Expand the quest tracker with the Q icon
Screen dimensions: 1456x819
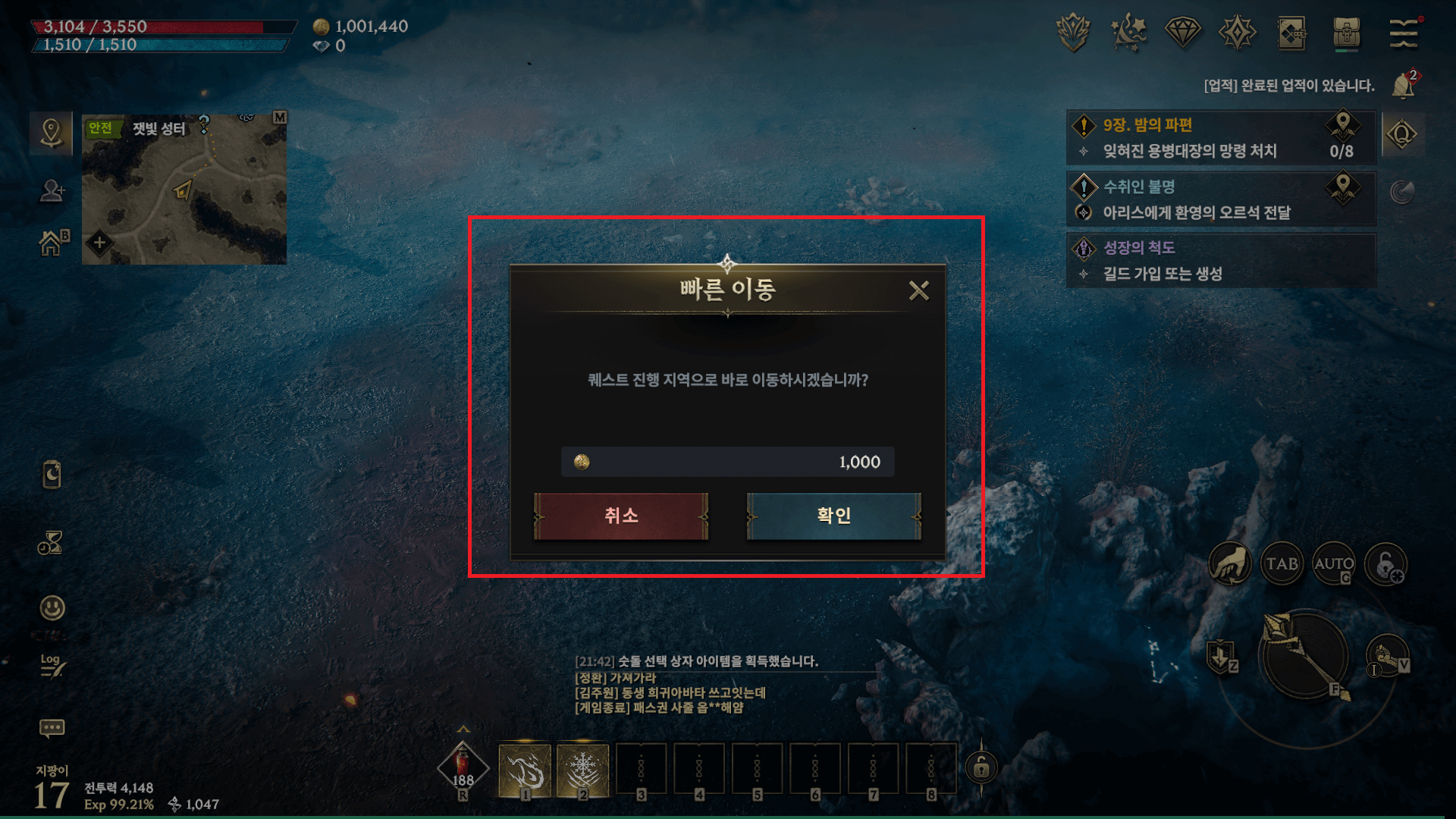point(1402,133)
